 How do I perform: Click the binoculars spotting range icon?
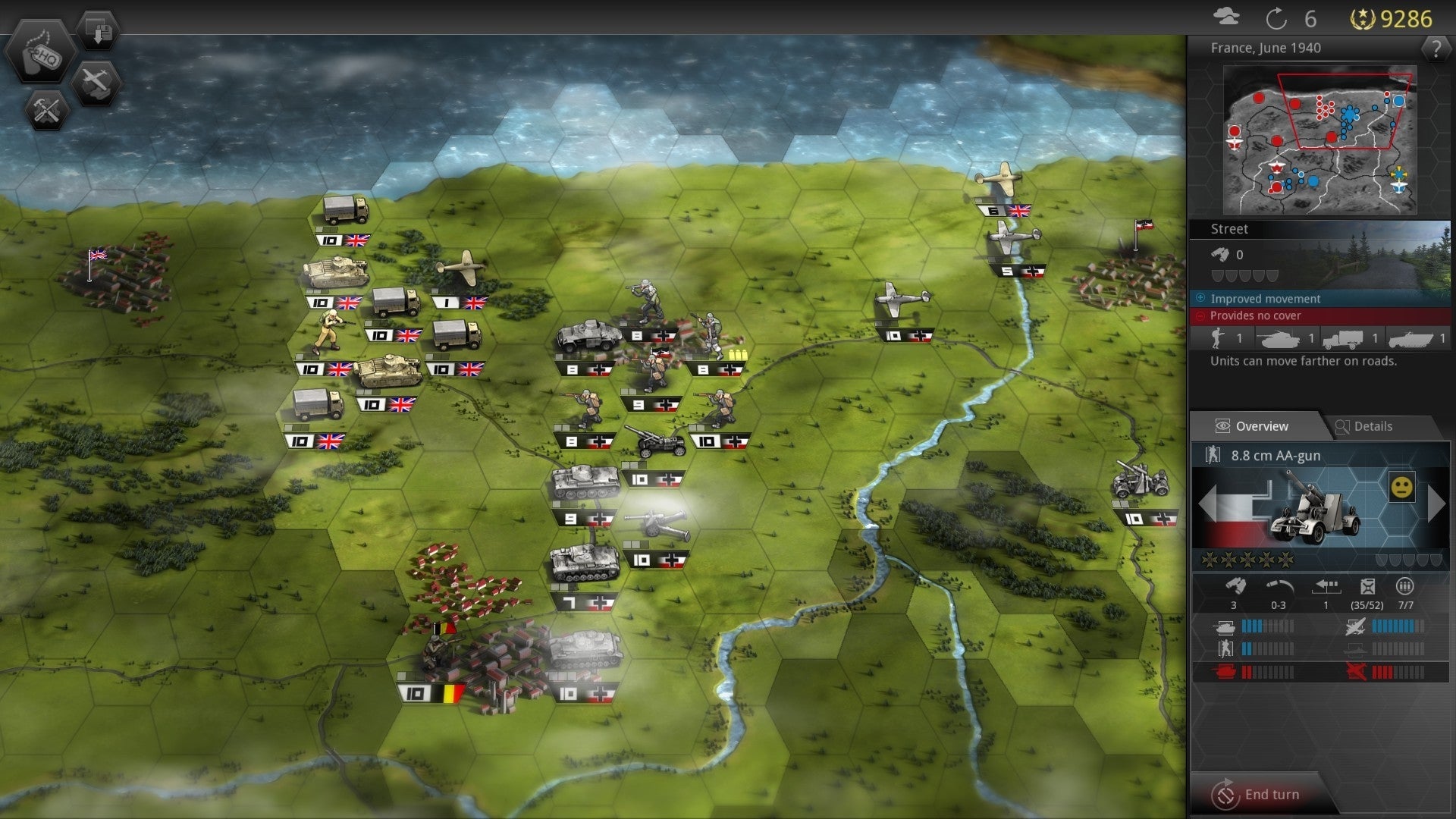coord(1235,585)
